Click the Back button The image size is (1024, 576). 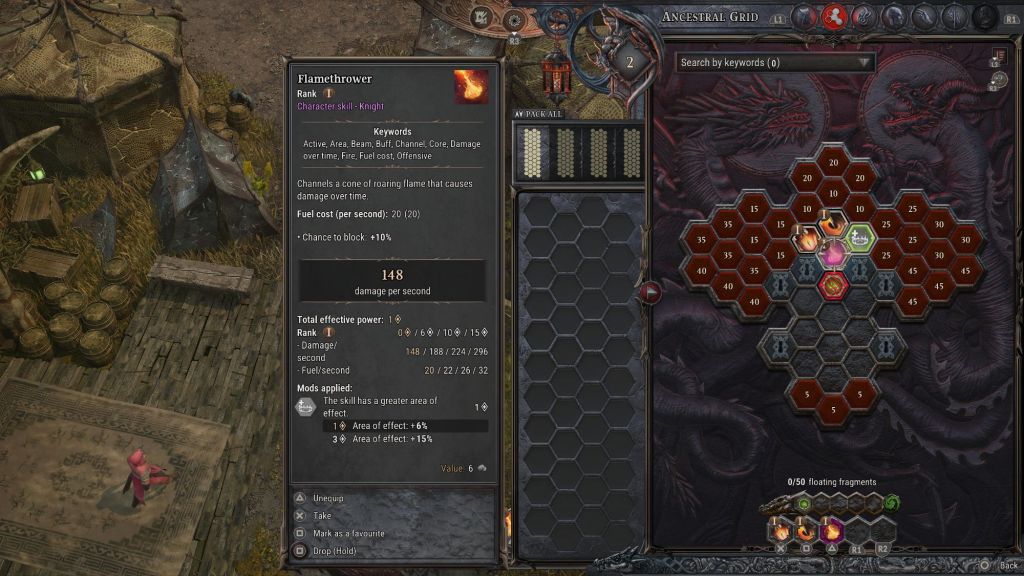click(1003, 565)
